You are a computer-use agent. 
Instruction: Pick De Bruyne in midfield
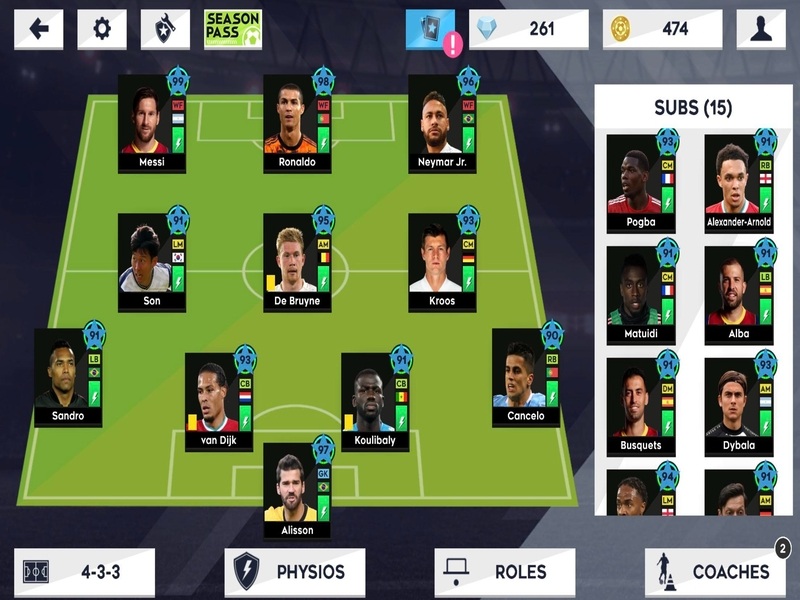pos(297,262)
